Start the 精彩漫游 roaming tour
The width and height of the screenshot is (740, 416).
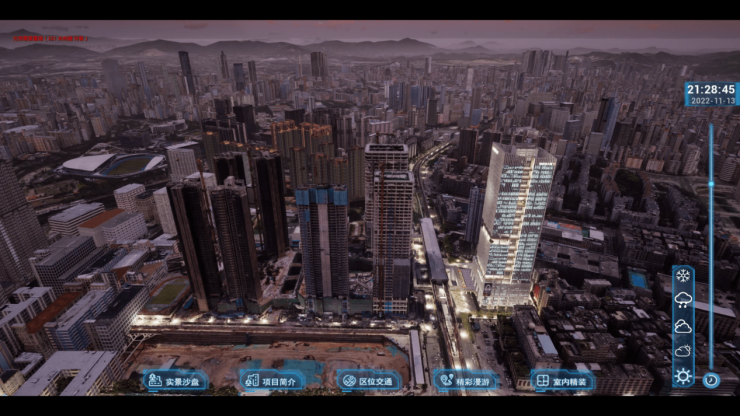click(465, 380)
